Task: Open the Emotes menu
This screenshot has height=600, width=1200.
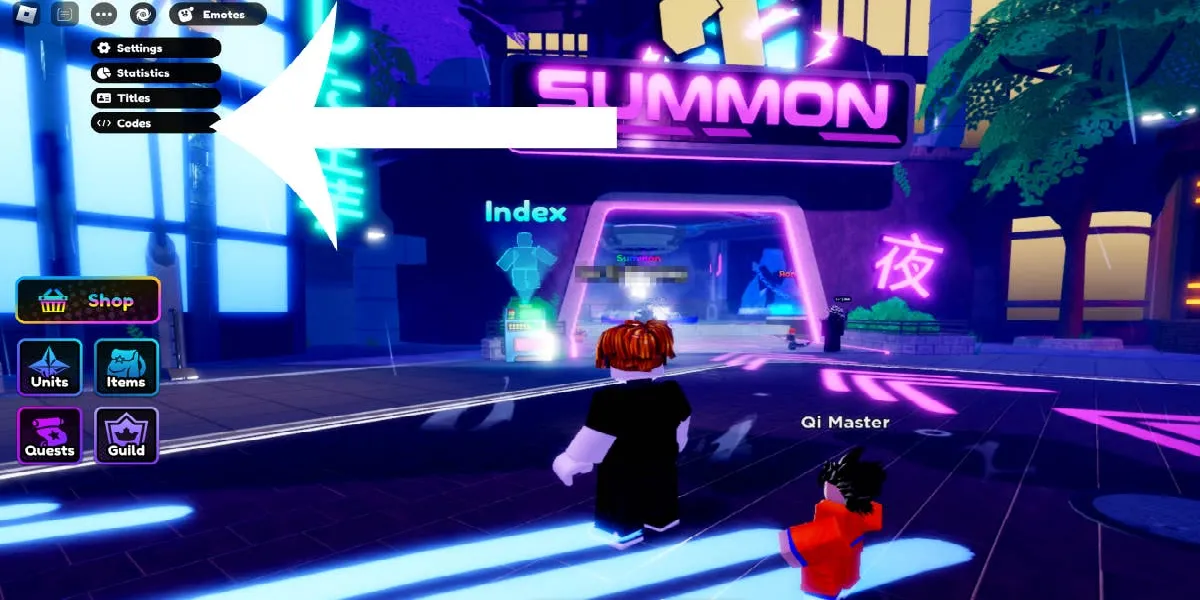Action: (x=217, y=14)
